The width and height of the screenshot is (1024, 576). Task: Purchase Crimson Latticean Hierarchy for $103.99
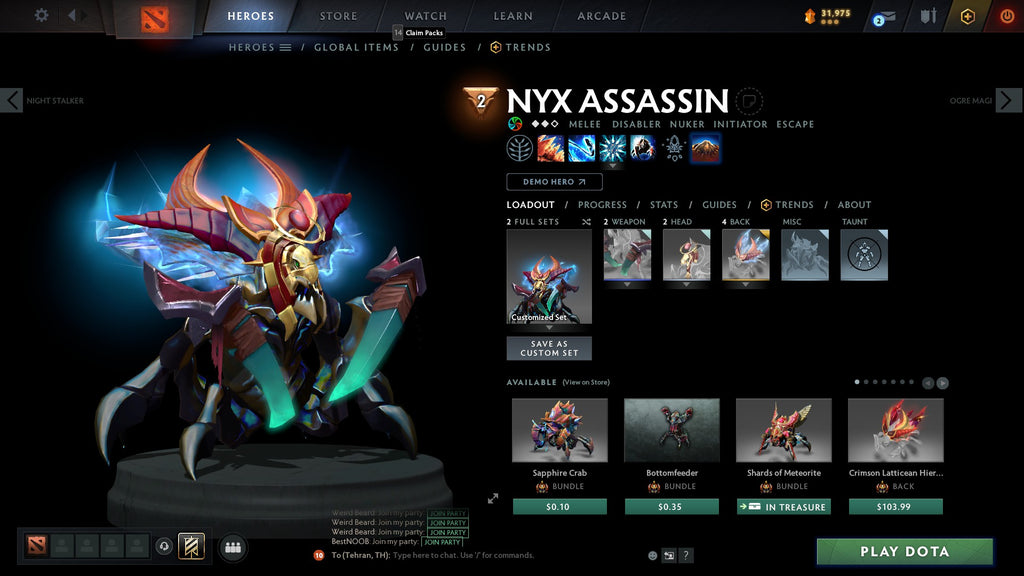896,507
